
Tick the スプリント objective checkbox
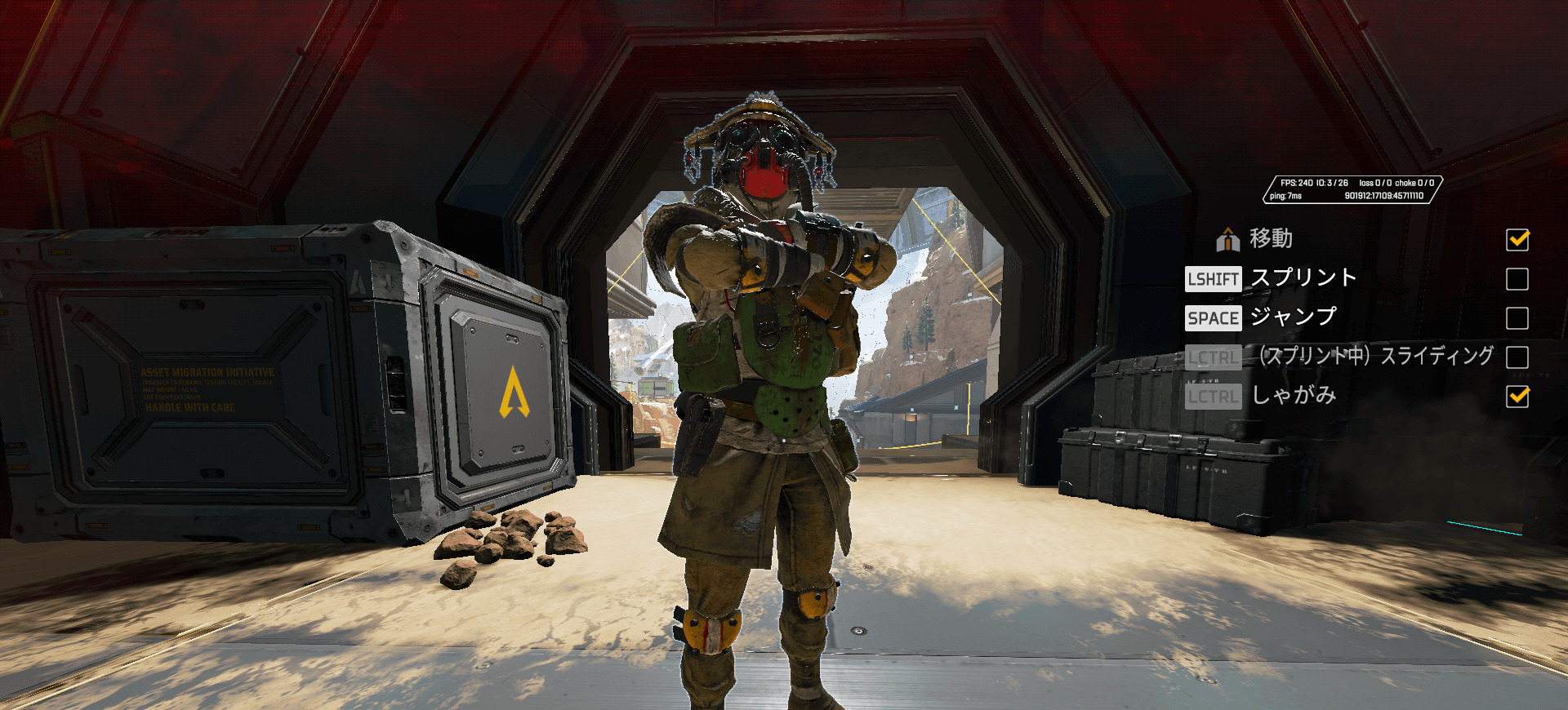click(x=1517, y=279)
